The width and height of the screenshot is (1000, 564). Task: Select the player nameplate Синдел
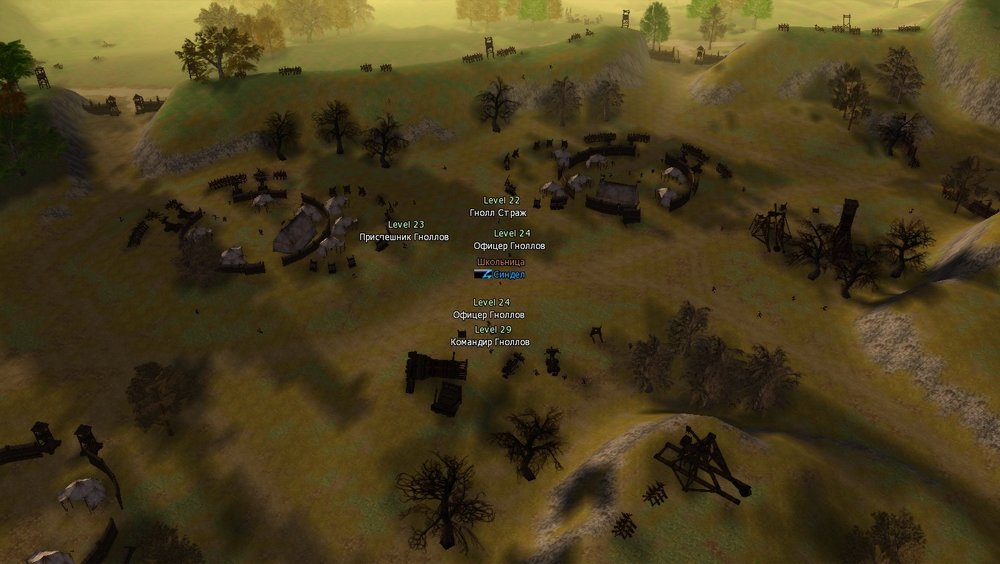(508, 274)
